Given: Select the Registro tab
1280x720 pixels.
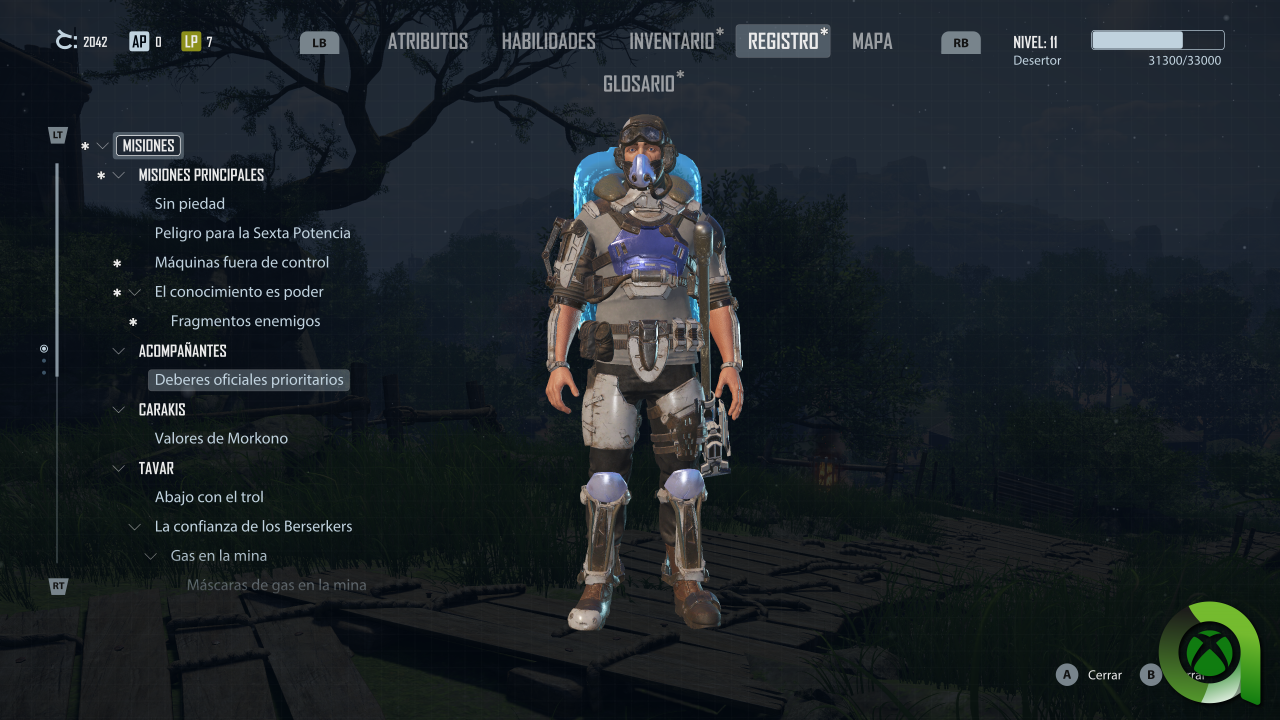Looking at the screenshot, I should point(782,41).
